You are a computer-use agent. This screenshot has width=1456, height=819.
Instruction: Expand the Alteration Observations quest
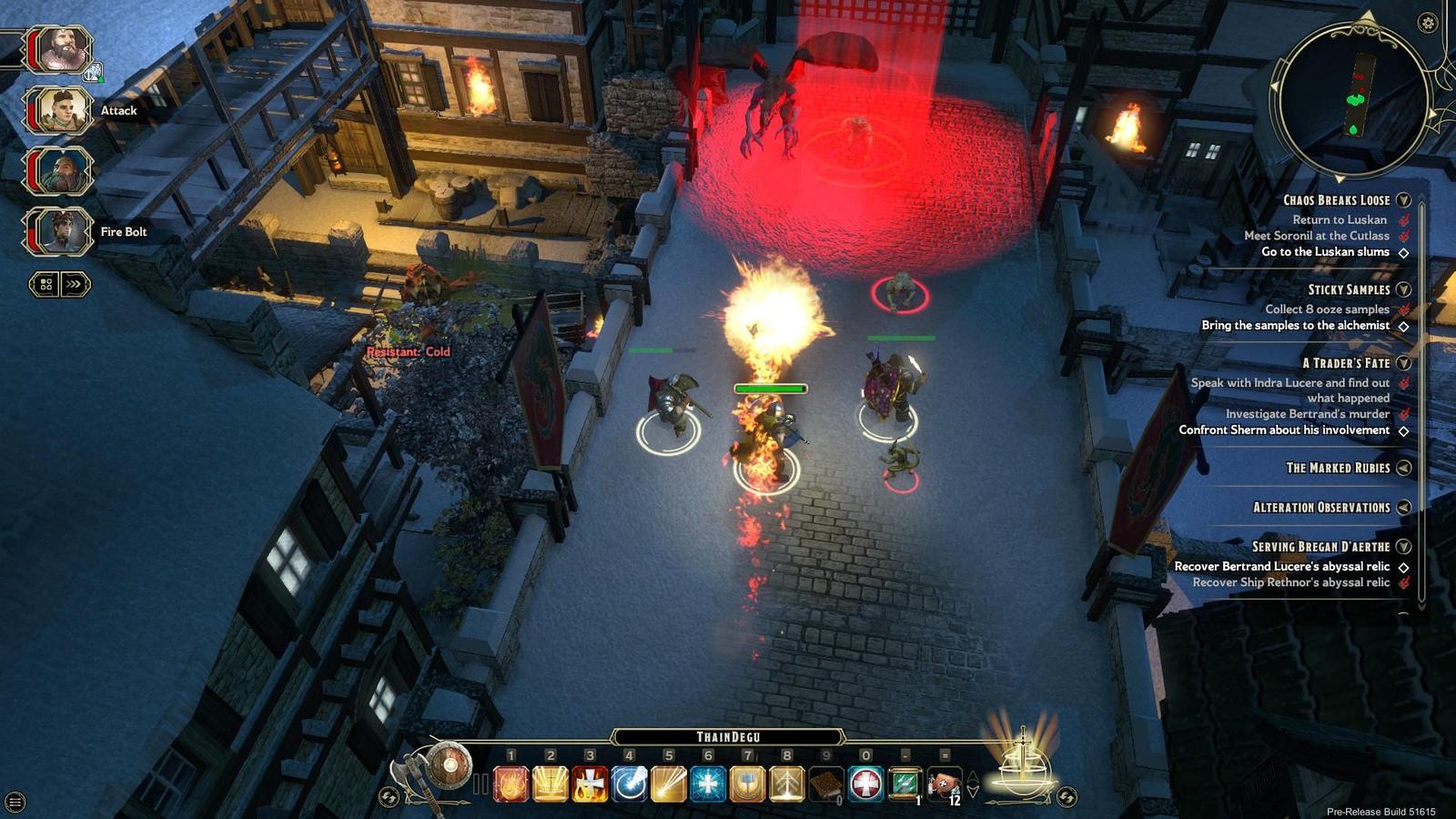pos(1404,508)
